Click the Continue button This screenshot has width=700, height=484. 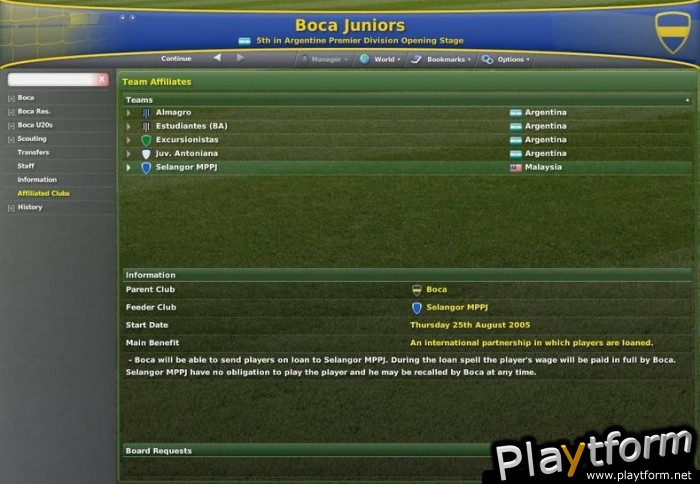pos(176,59)
